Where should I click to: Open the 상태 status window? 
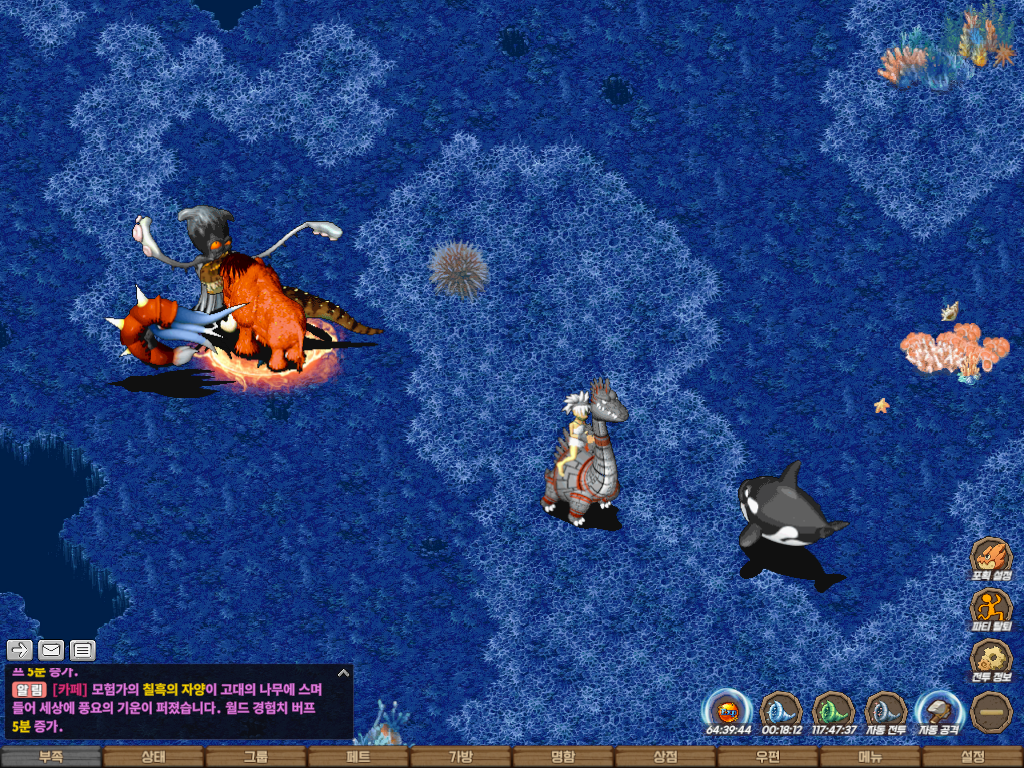click(x=153, y=757)
